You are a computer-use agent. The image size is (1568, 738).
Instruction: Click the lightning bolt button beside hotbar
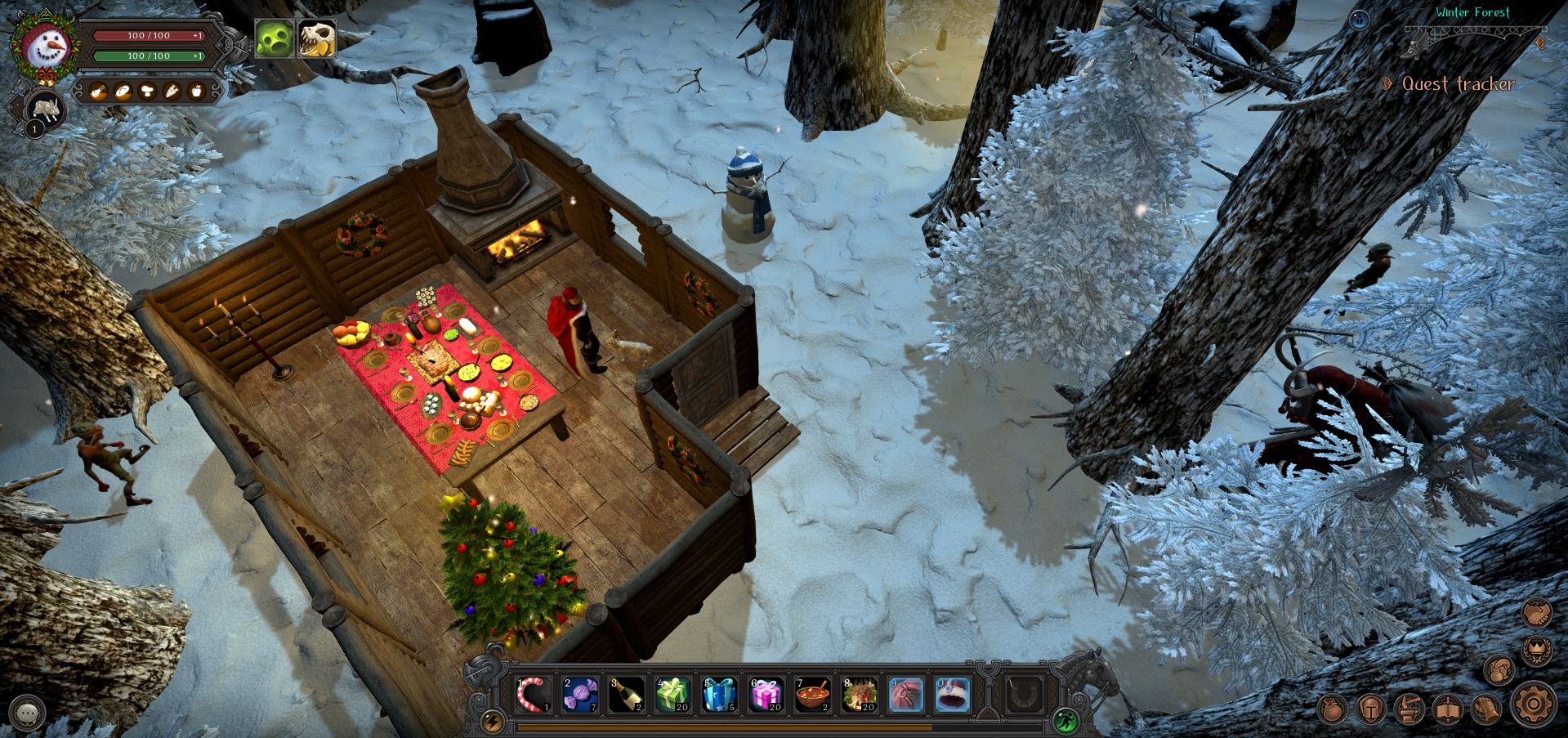[492, 720]
